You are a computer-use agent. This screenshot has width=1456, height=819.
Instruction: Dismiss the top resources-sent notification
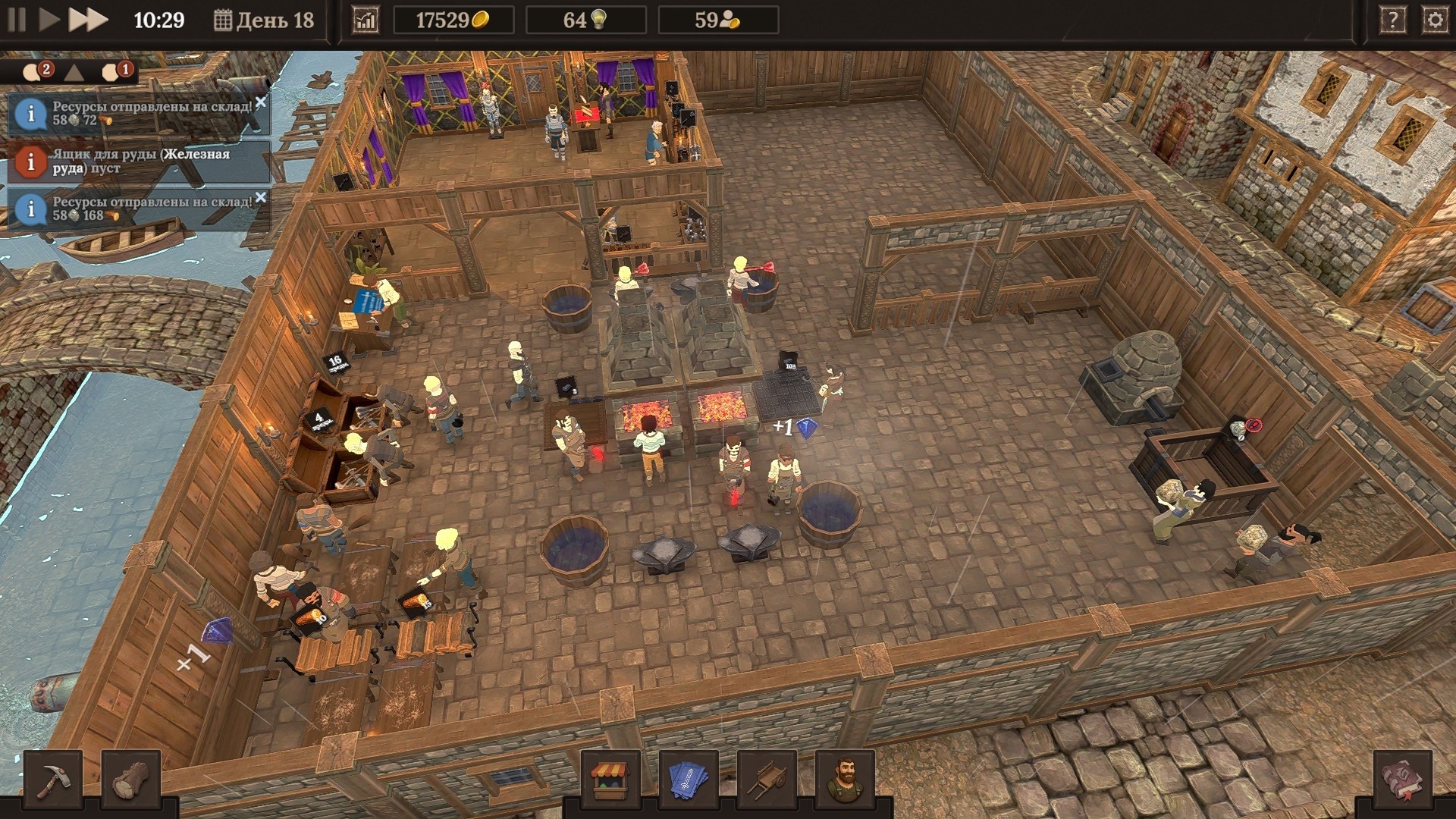pyautogui.click(x=261, y=102)
